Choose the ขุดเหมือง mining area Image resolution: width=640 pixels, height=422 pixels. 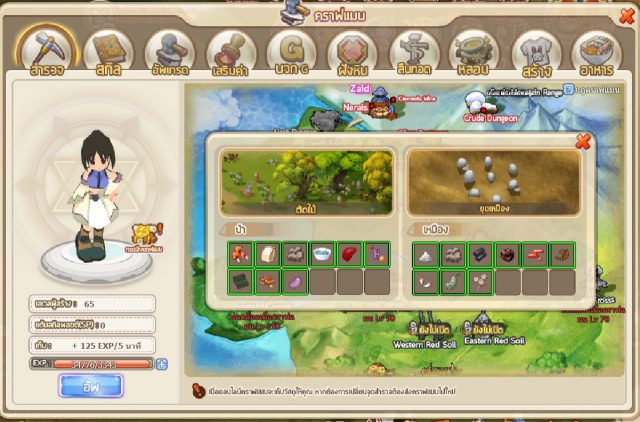coord(493,183)
